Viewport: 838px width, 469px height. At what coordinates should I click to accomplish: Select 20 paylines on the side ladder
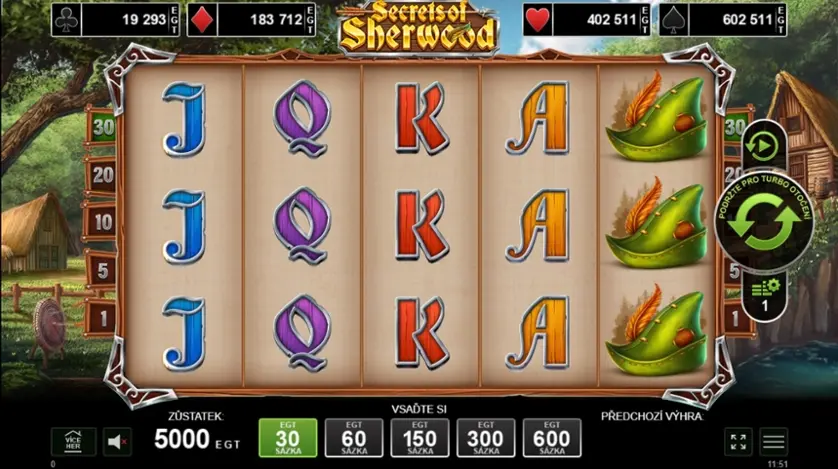(x=101, y=175)
